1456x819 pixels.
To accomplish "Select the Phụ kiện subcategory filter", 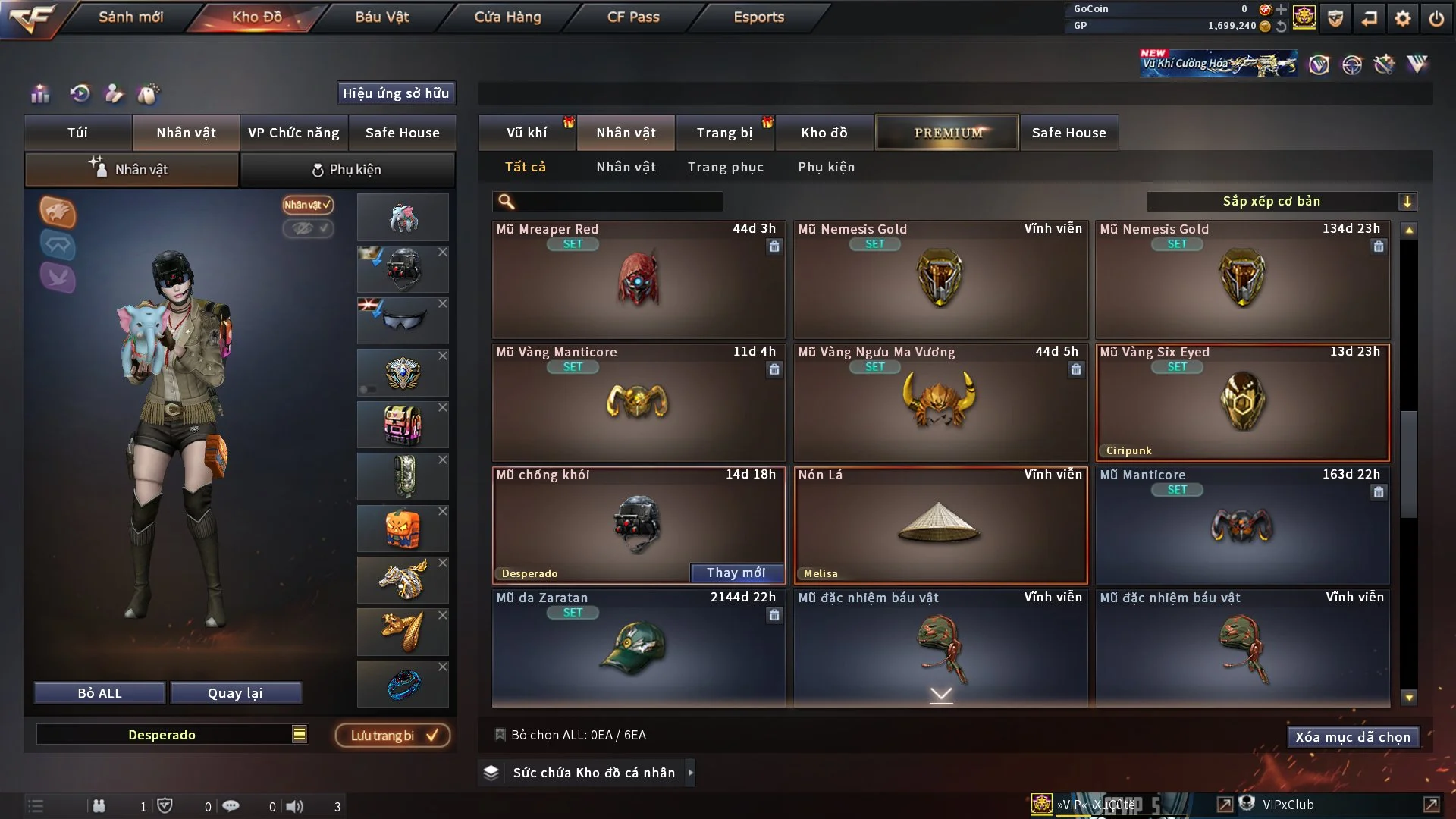I will point(826,167).
